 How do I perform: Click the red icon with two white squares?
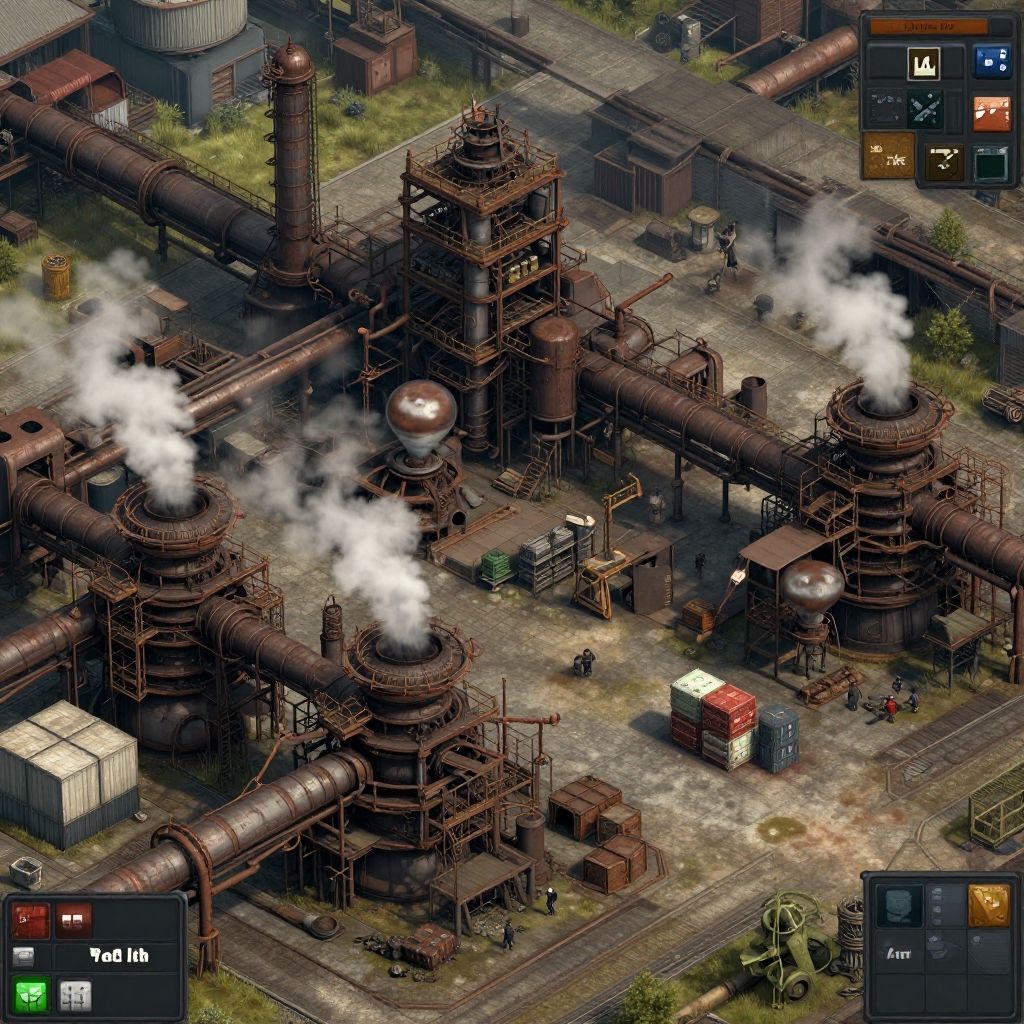[x=74, y=920]
